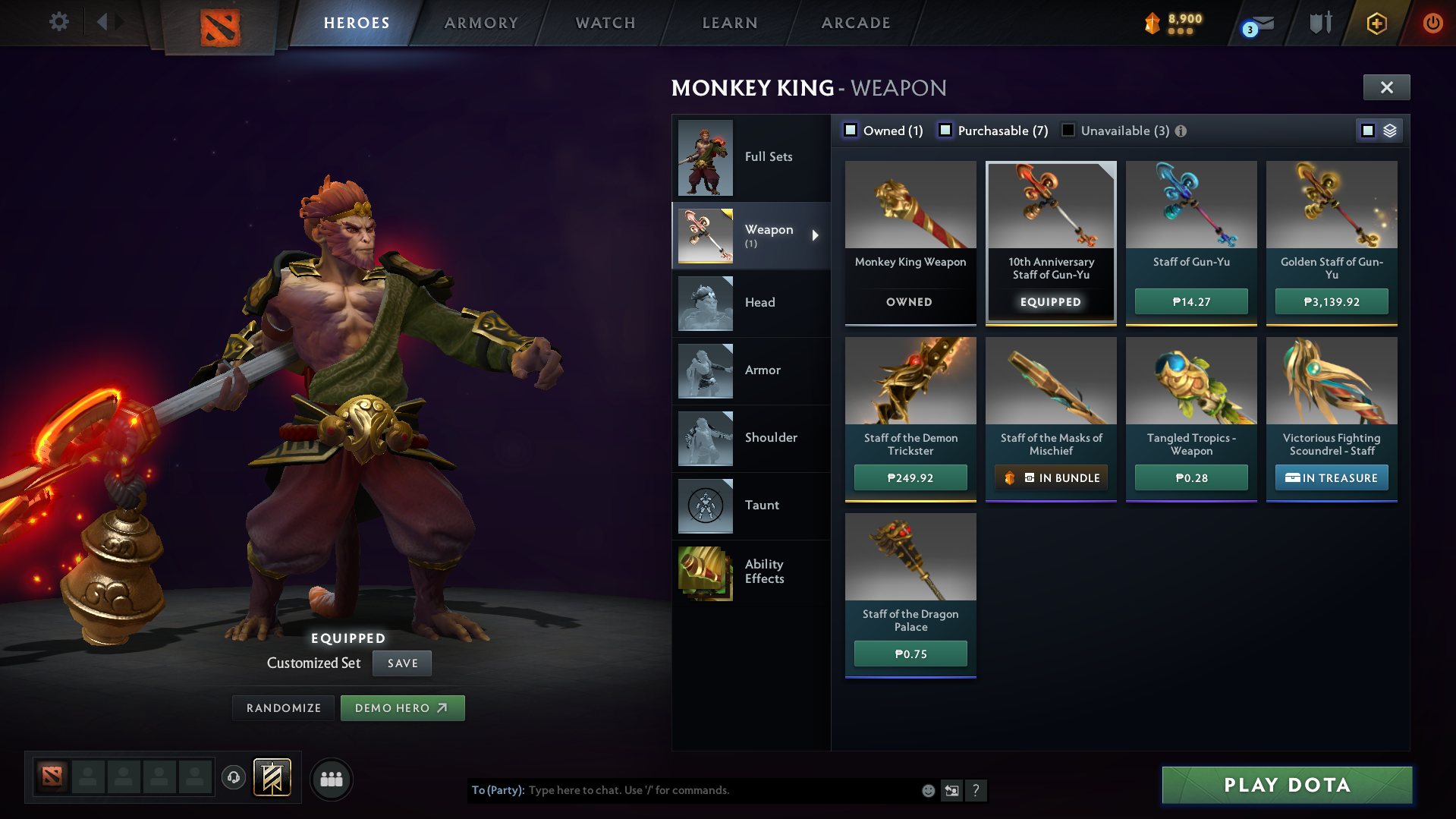
Task: Enable the Unavailable (3) filter
Action: click(x=1068, y=130)
